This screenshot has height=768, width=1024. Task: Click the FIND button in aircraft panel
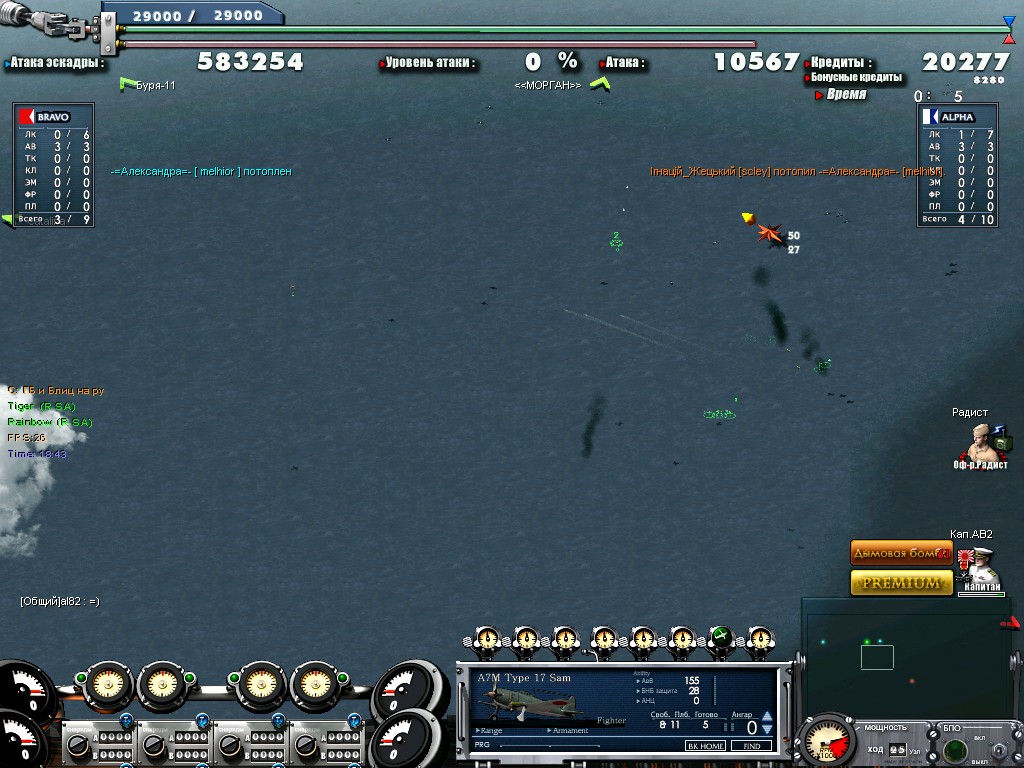pyautogui.click(x=751, y=746)
